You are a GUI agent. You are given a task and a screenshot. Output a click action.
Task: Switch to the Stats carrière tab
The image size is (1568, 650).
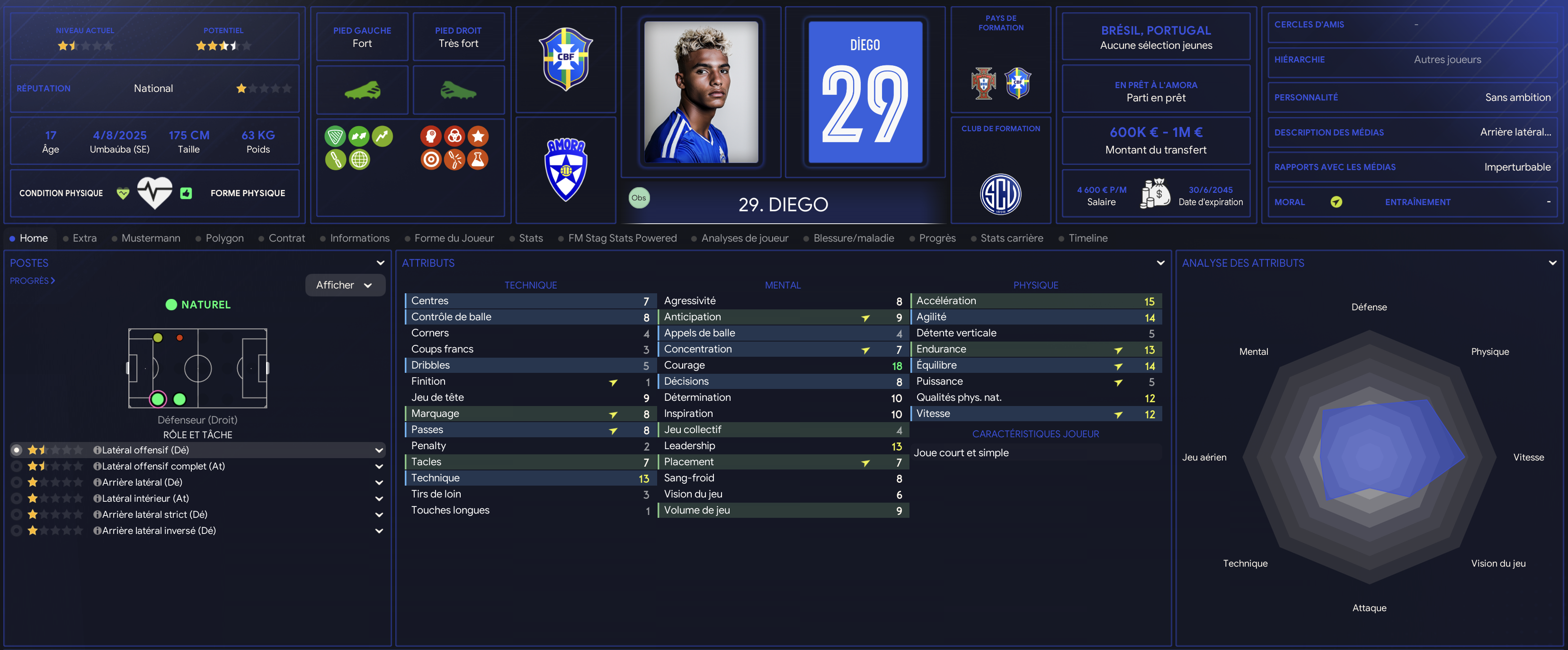tap(1011, 238)
